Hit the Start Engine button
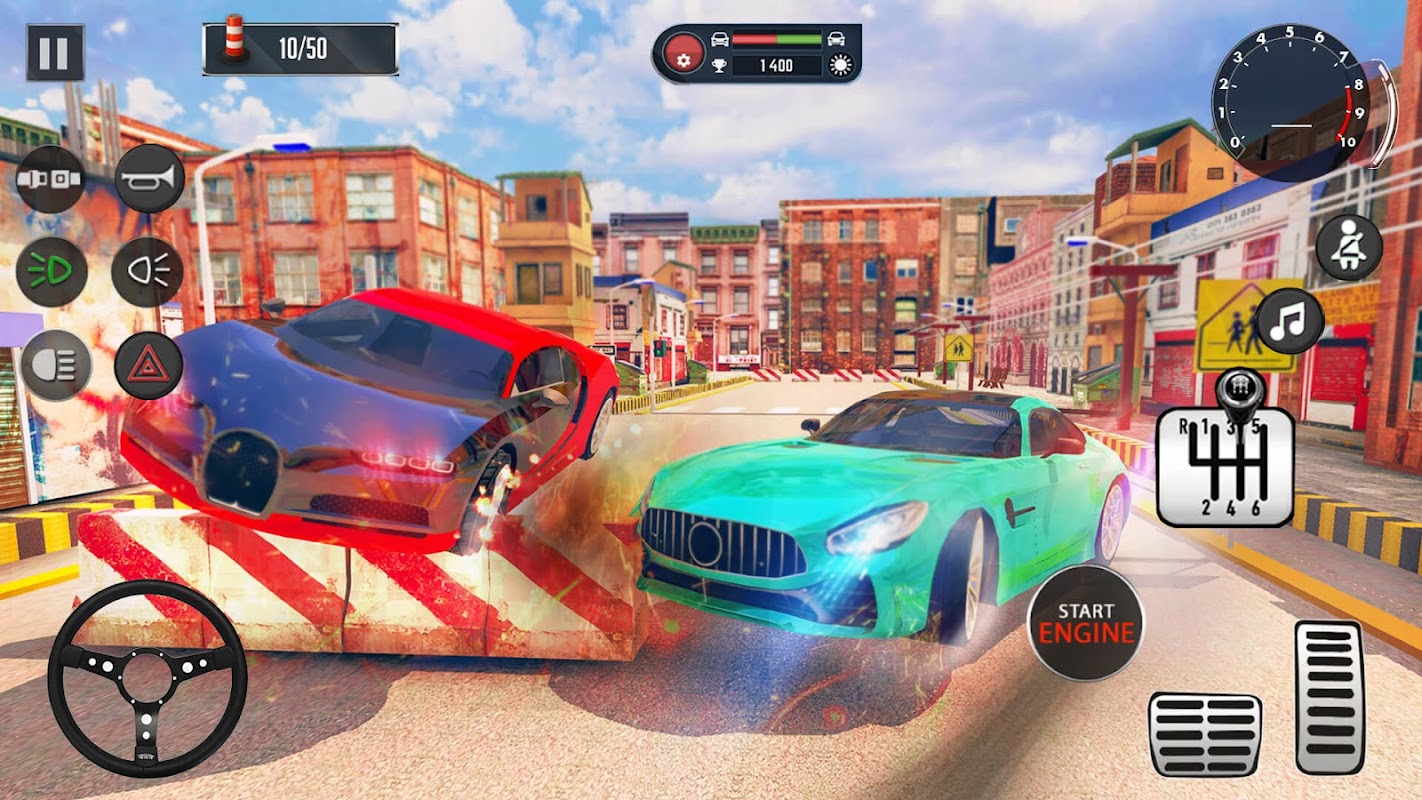 pyautogui.click(x=1086, y=622)
